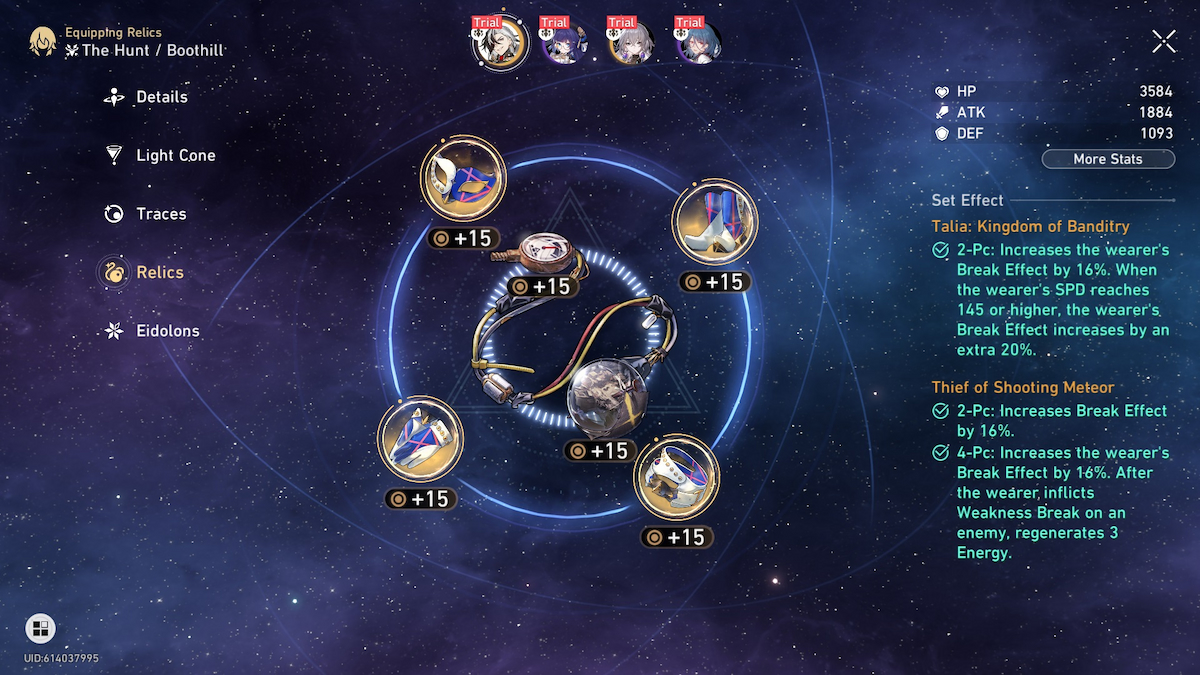This screenshot has width=1200, height=675.
Task: Open the grid icon menu button
Action: (40, 628)
